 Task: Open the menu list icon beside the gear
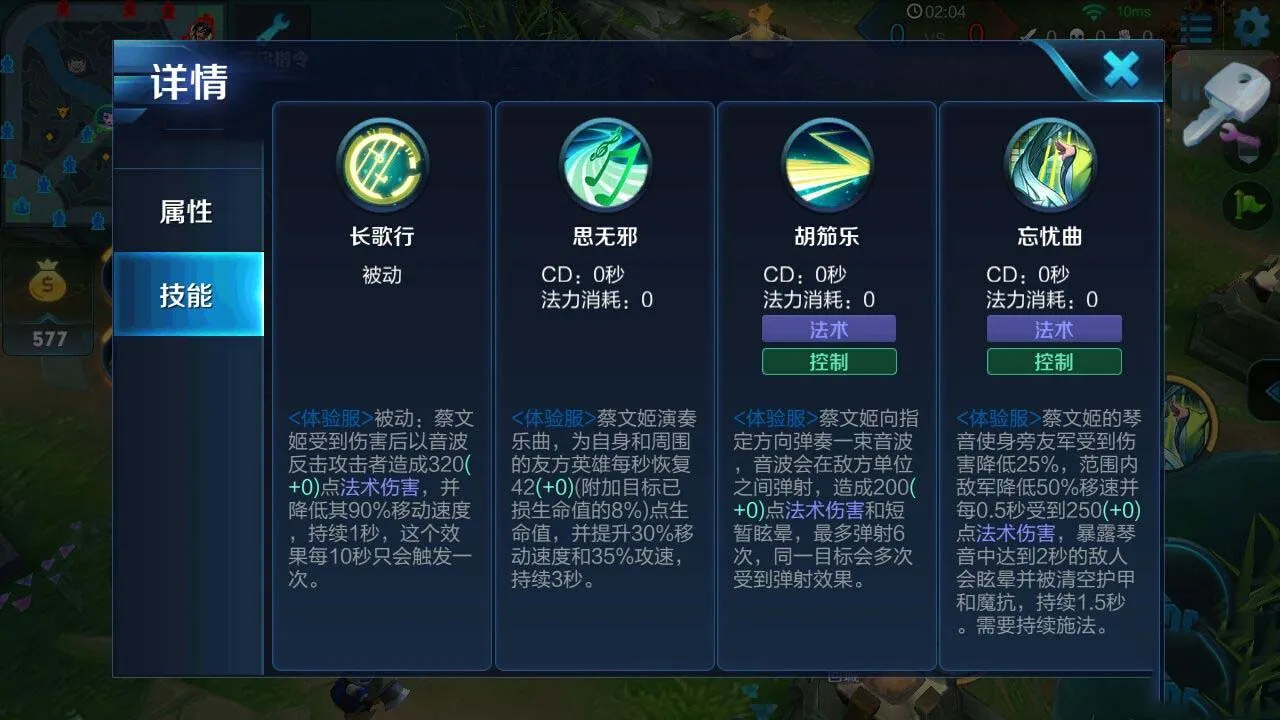(x=1196, y=30)
